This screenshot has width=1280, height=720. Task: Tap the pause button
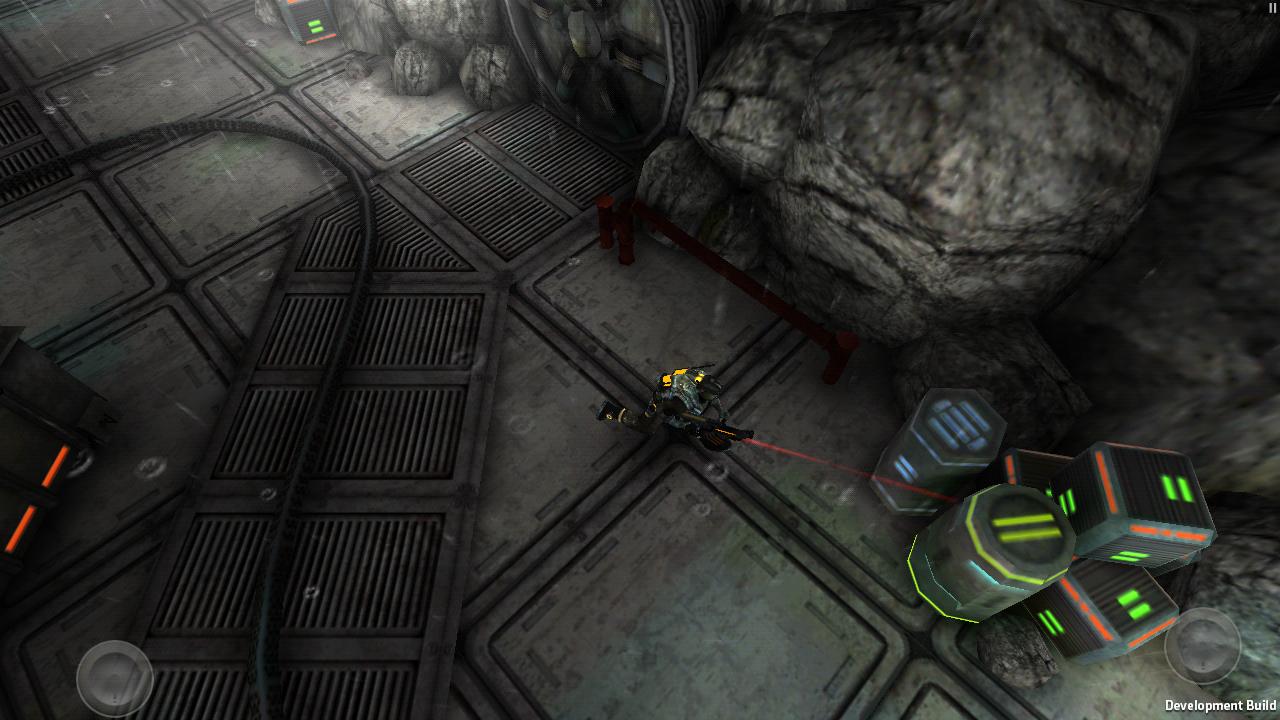pos(1272,8)
